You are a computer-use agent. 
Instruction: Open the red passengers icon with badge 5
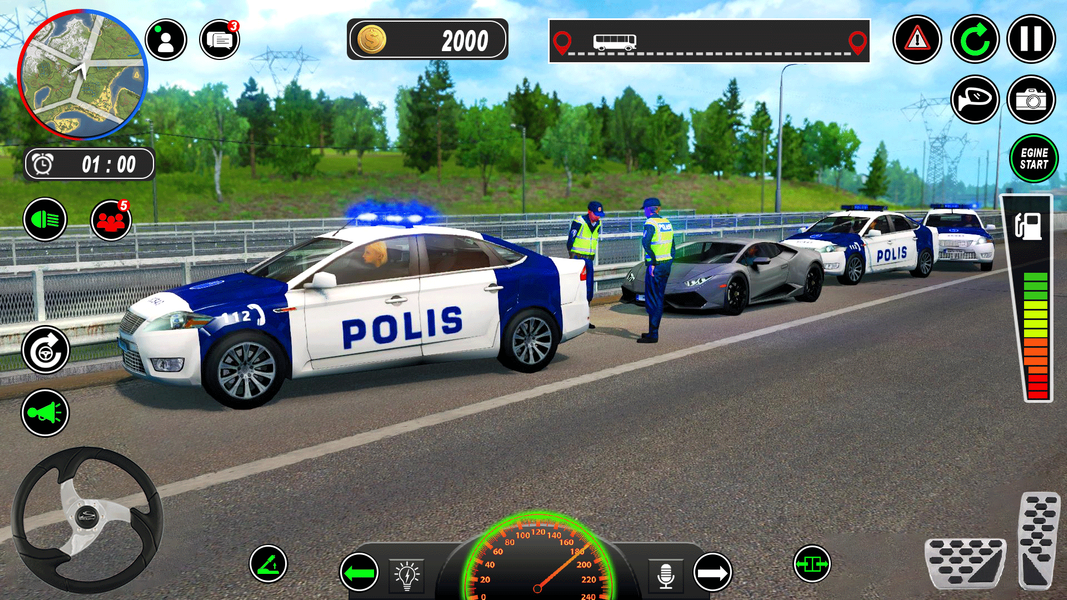[x=111, y=220]
